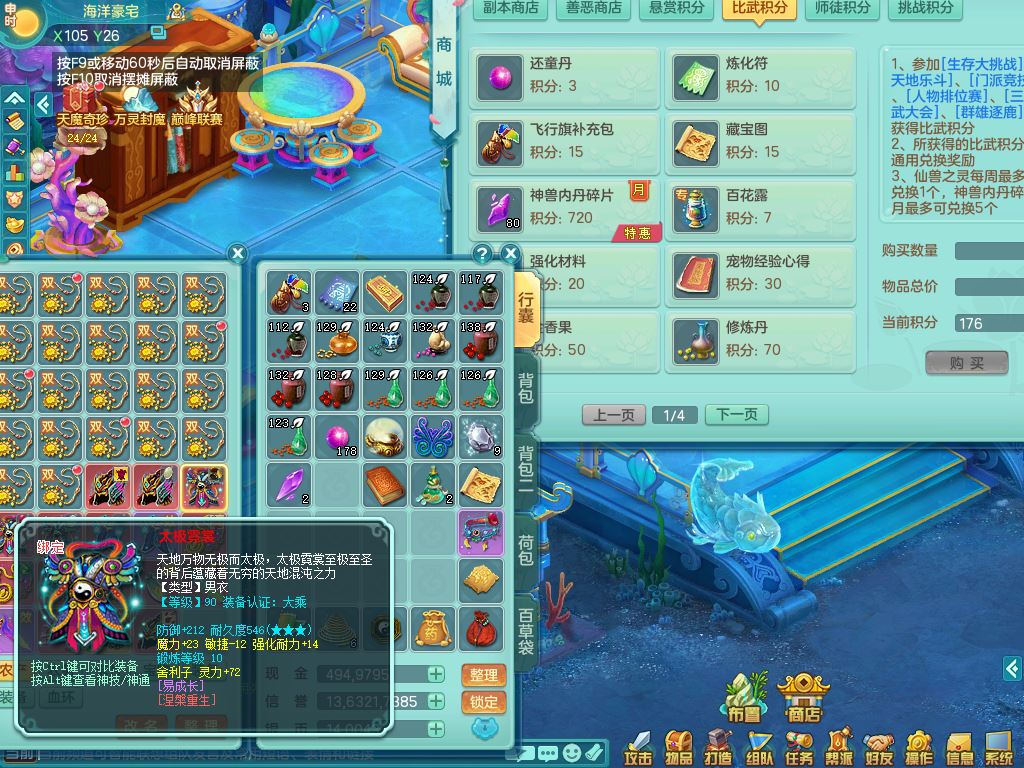
Task: Choose 修炼丹 from the shop
Action: point(761,339)
